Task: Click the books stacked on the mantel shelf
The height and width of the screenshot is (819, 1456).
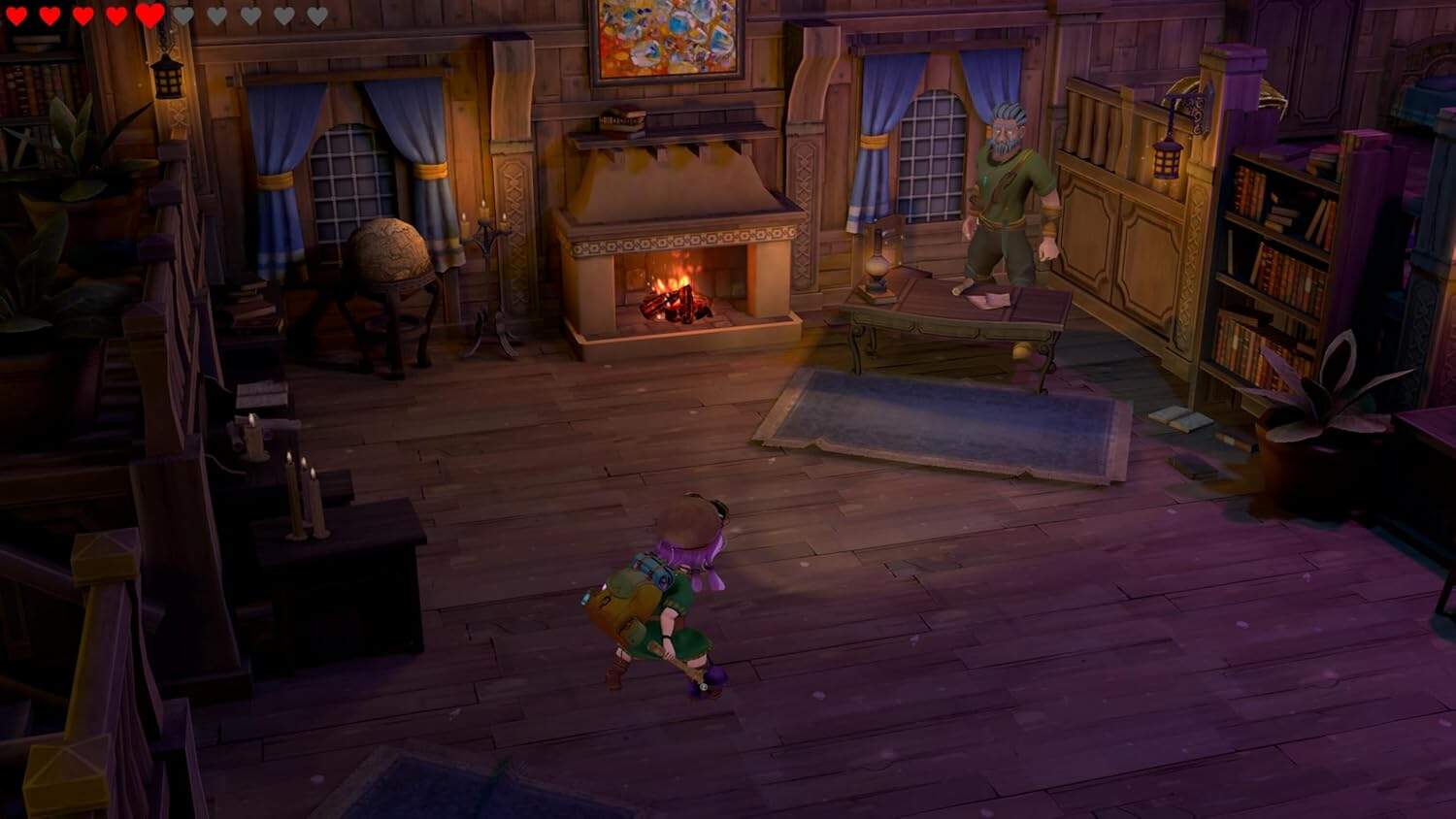Action: (x=621, y=116)
